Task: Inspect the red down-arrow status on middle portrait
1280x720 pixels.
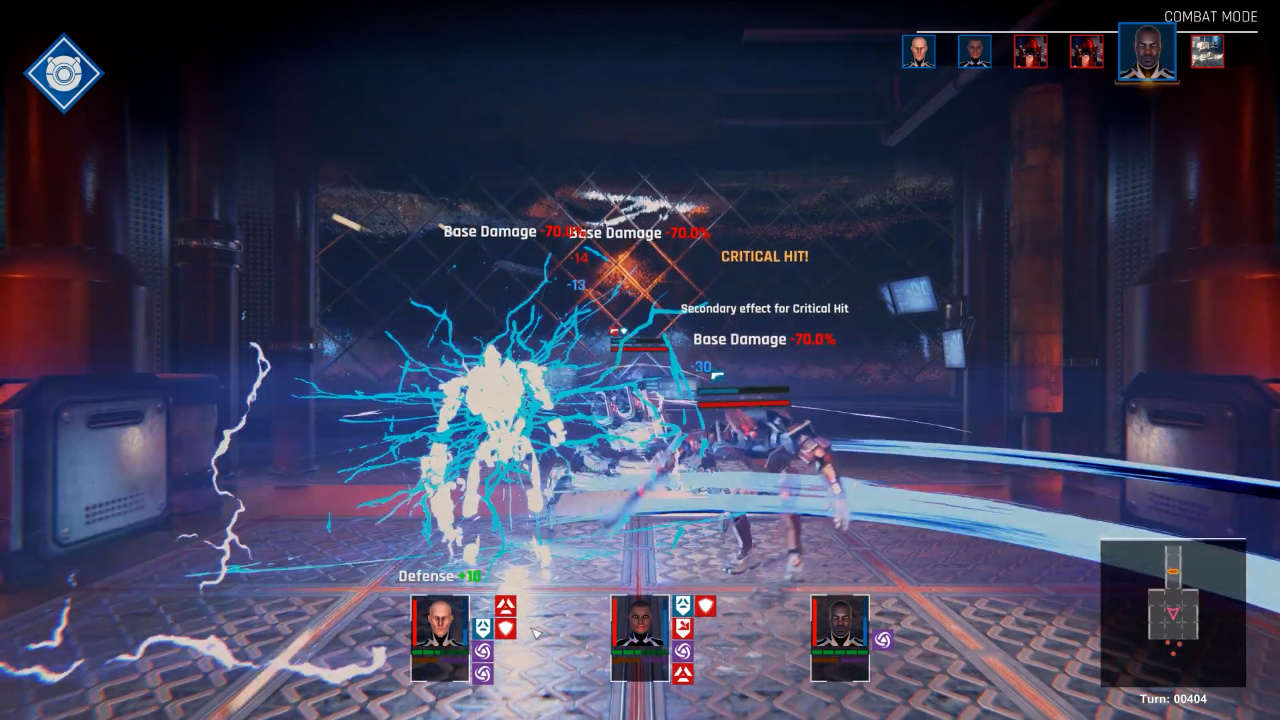Action: (683, 628)
